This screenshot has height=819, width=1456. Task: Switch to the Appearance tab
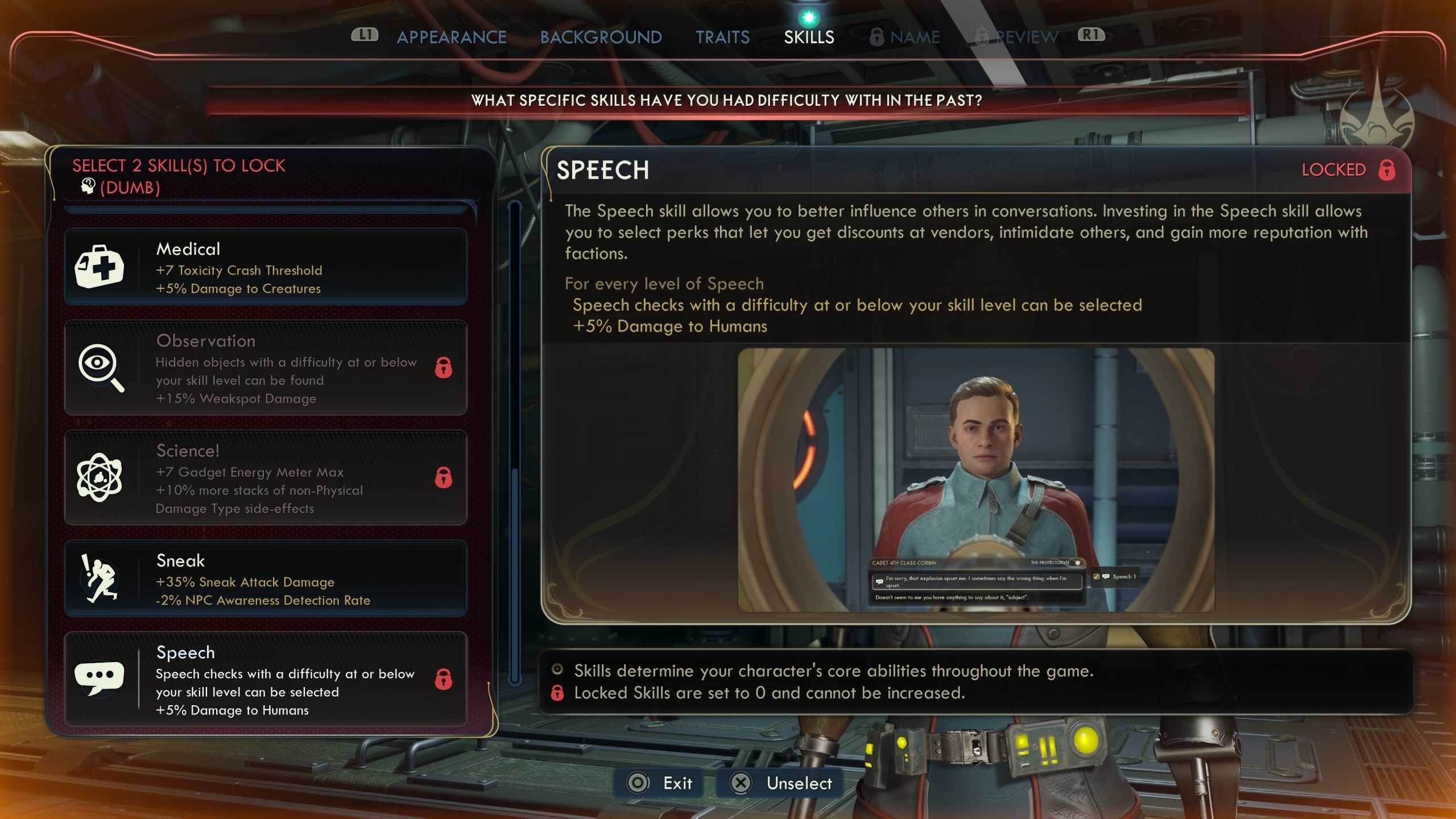click(451, 37)
